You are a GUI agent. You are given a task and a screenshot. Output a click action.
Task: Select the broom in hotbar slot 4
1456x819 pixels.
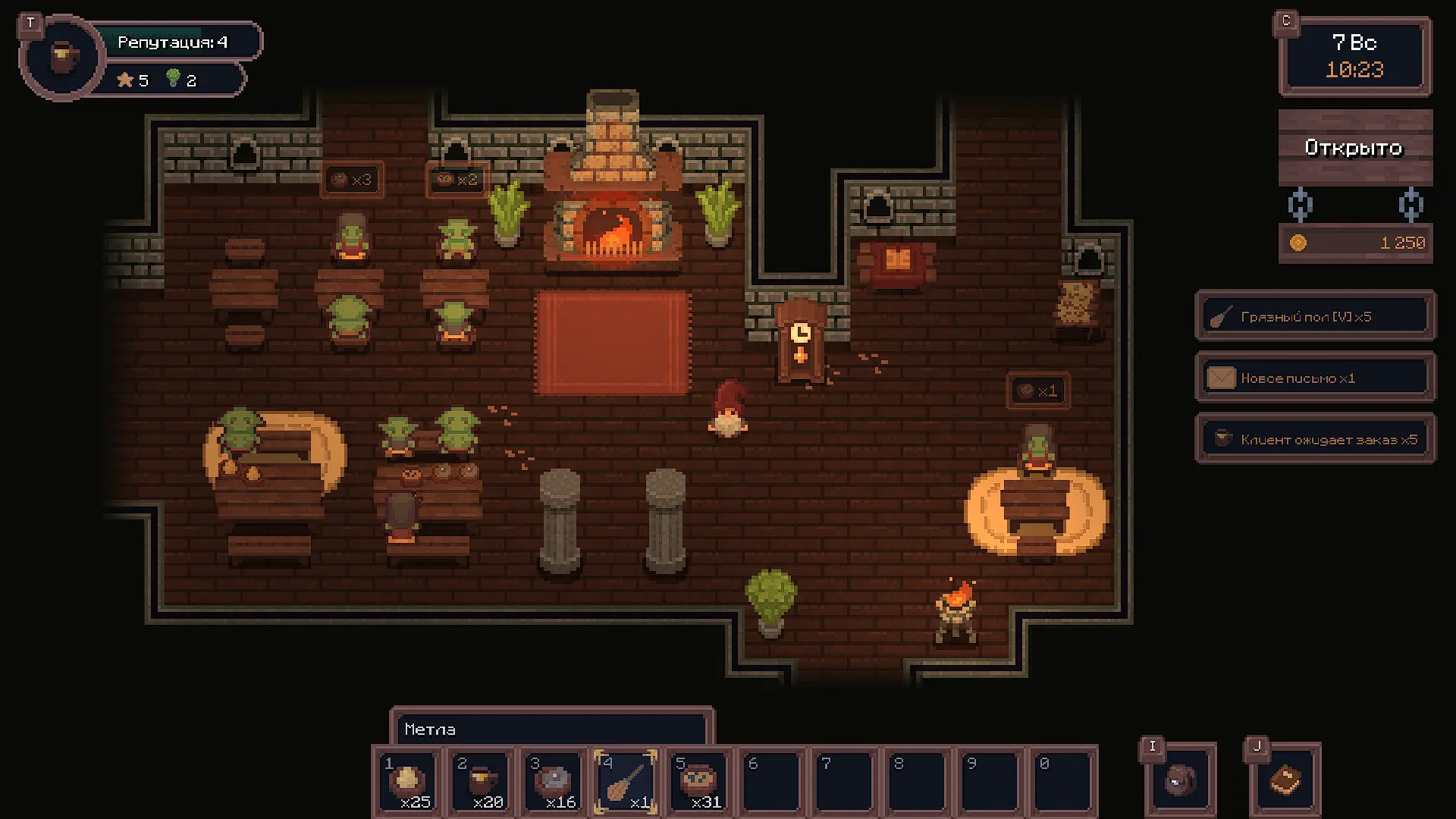(x=626, y=781)
